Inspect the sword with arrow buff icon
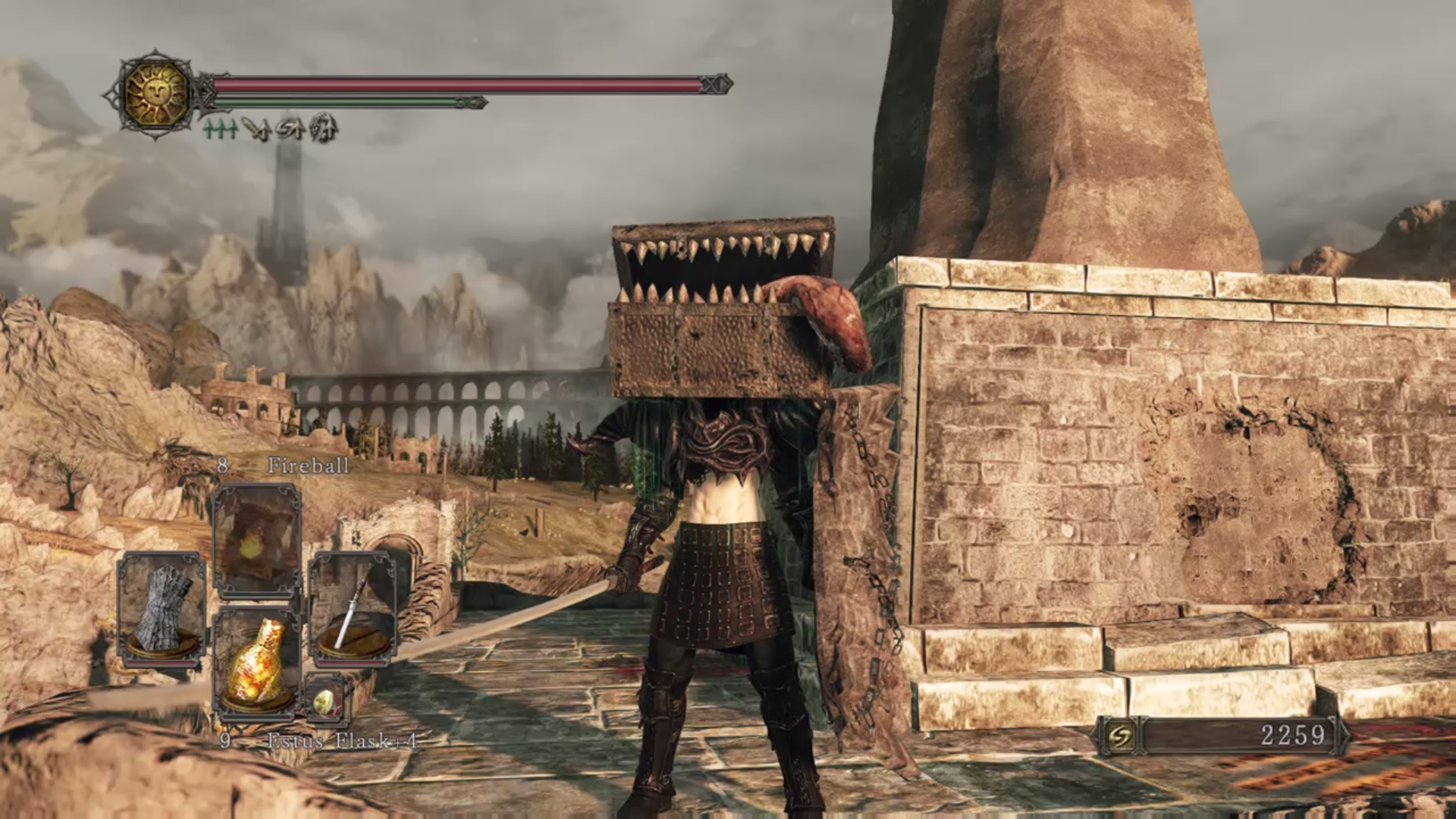The height and width of the screenshot is (819, 1456). (x=258, y=130)
